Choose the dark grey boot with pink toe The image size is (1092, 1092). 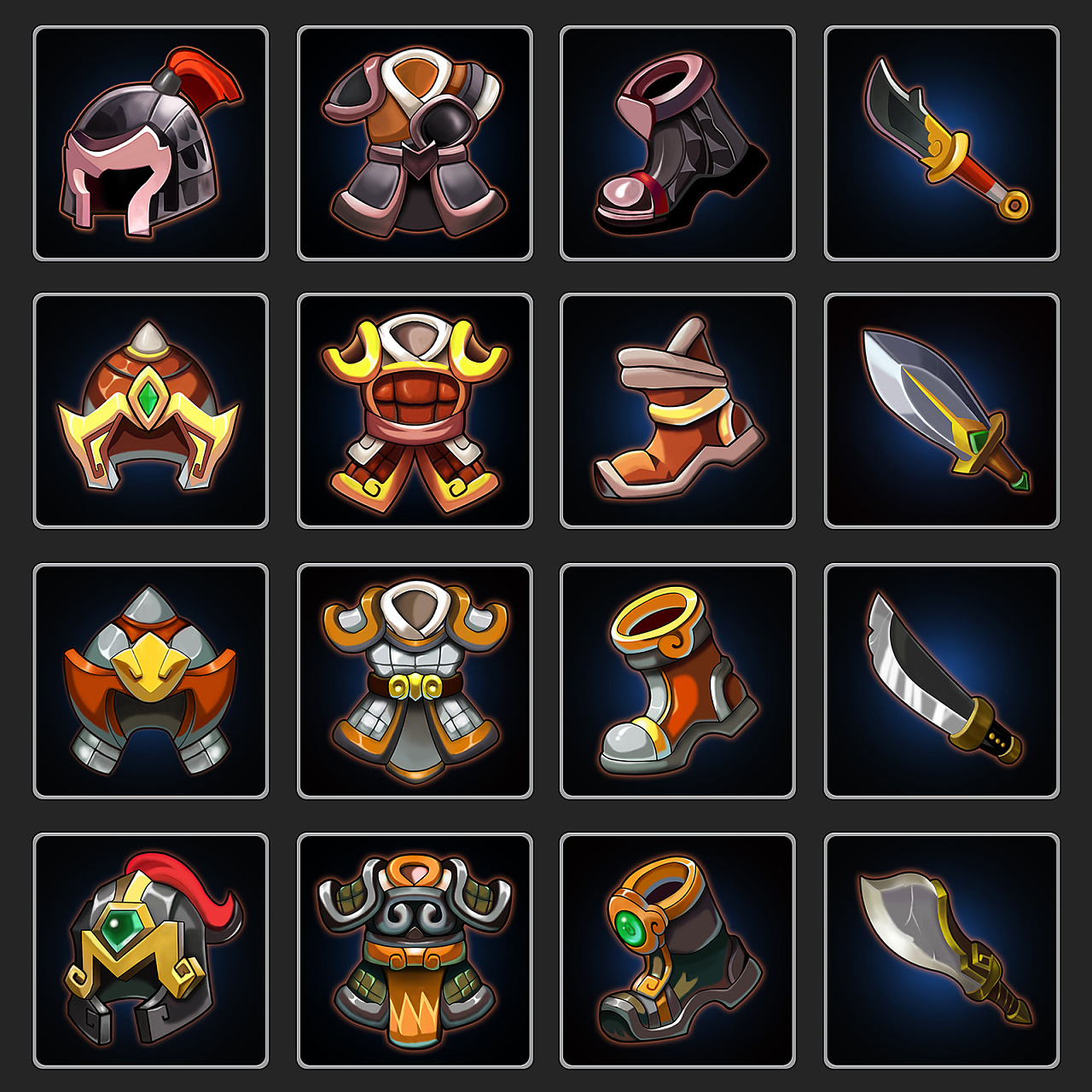pos(677,143)
